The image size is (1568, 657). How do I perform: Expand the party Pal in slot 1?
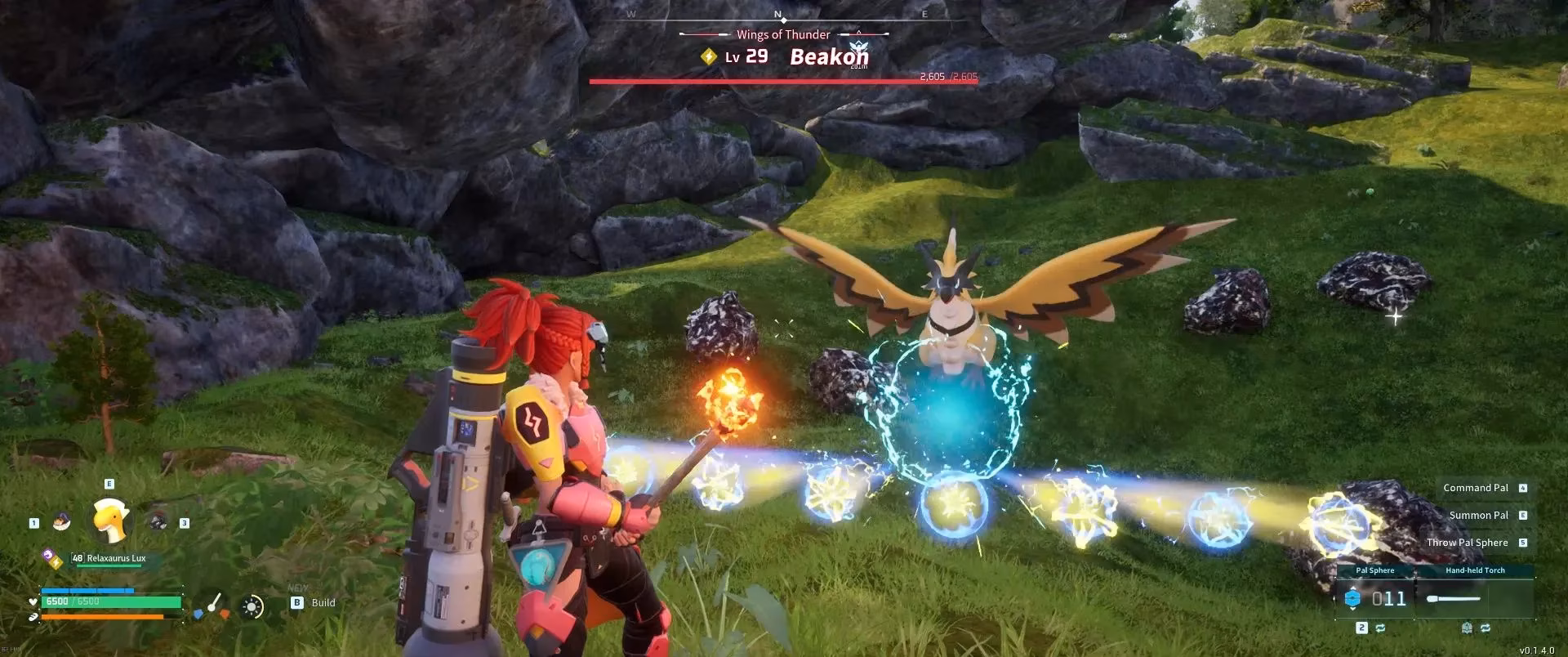(61, 521)
